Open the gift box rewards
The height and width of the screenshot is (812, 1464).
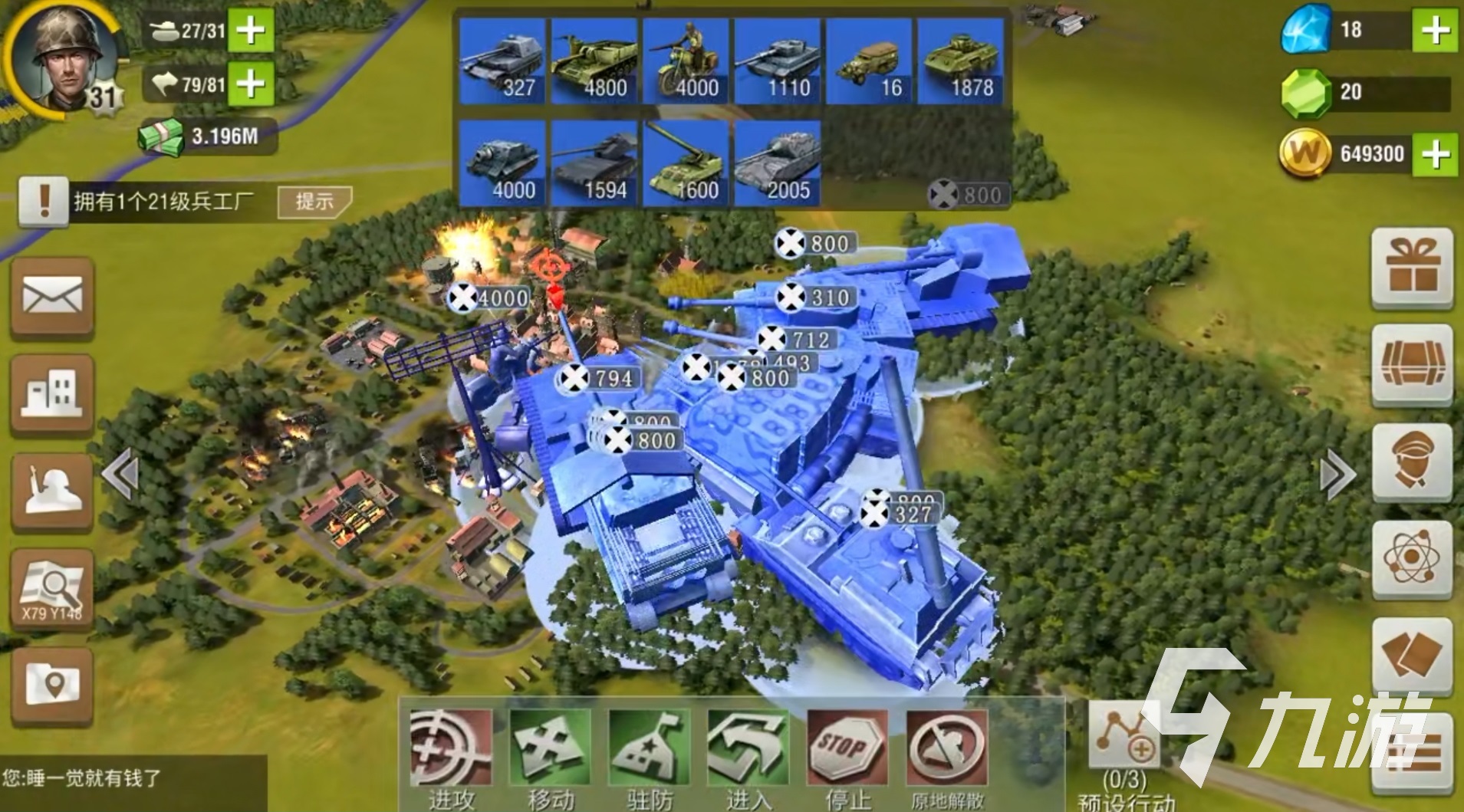tap(1412, 268)
